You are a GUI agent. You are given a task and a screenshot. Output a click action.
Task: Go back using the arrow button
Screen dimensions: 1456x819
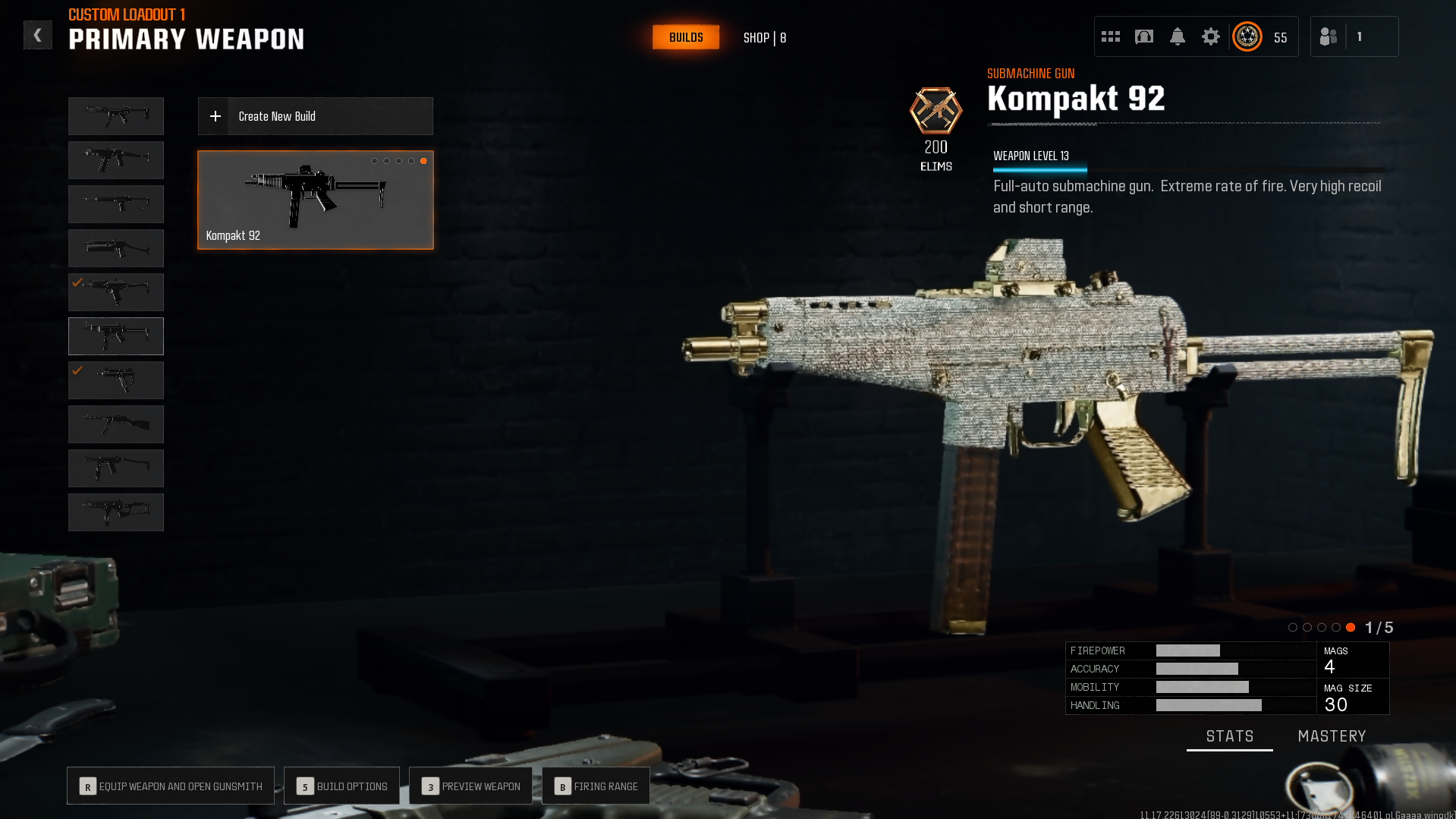[x=37, y=35]
